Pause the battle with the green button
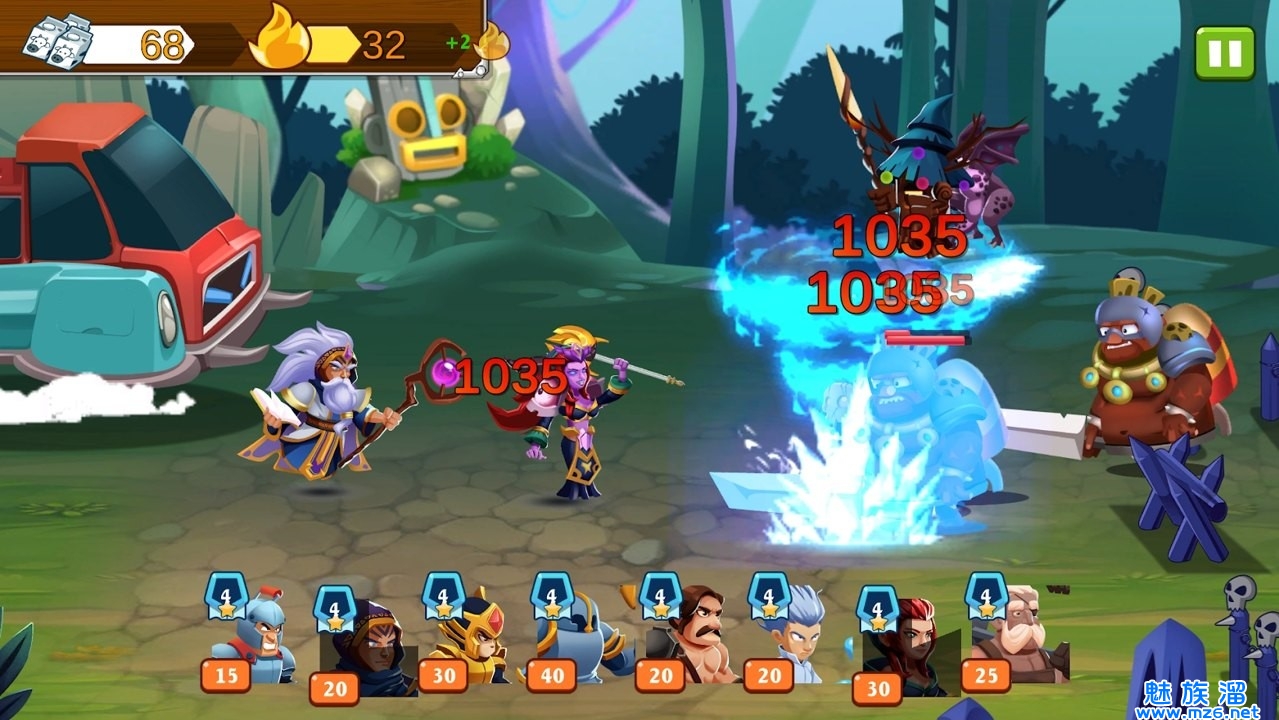Image resolution: width=1279 pixels, height=720 pixels. [1224, 53]
